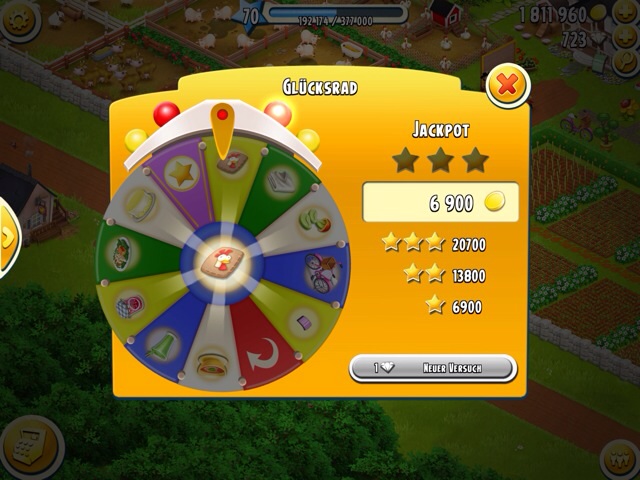Click the round icon in bottom-right corner
The image size is (640, 480).
621,459
